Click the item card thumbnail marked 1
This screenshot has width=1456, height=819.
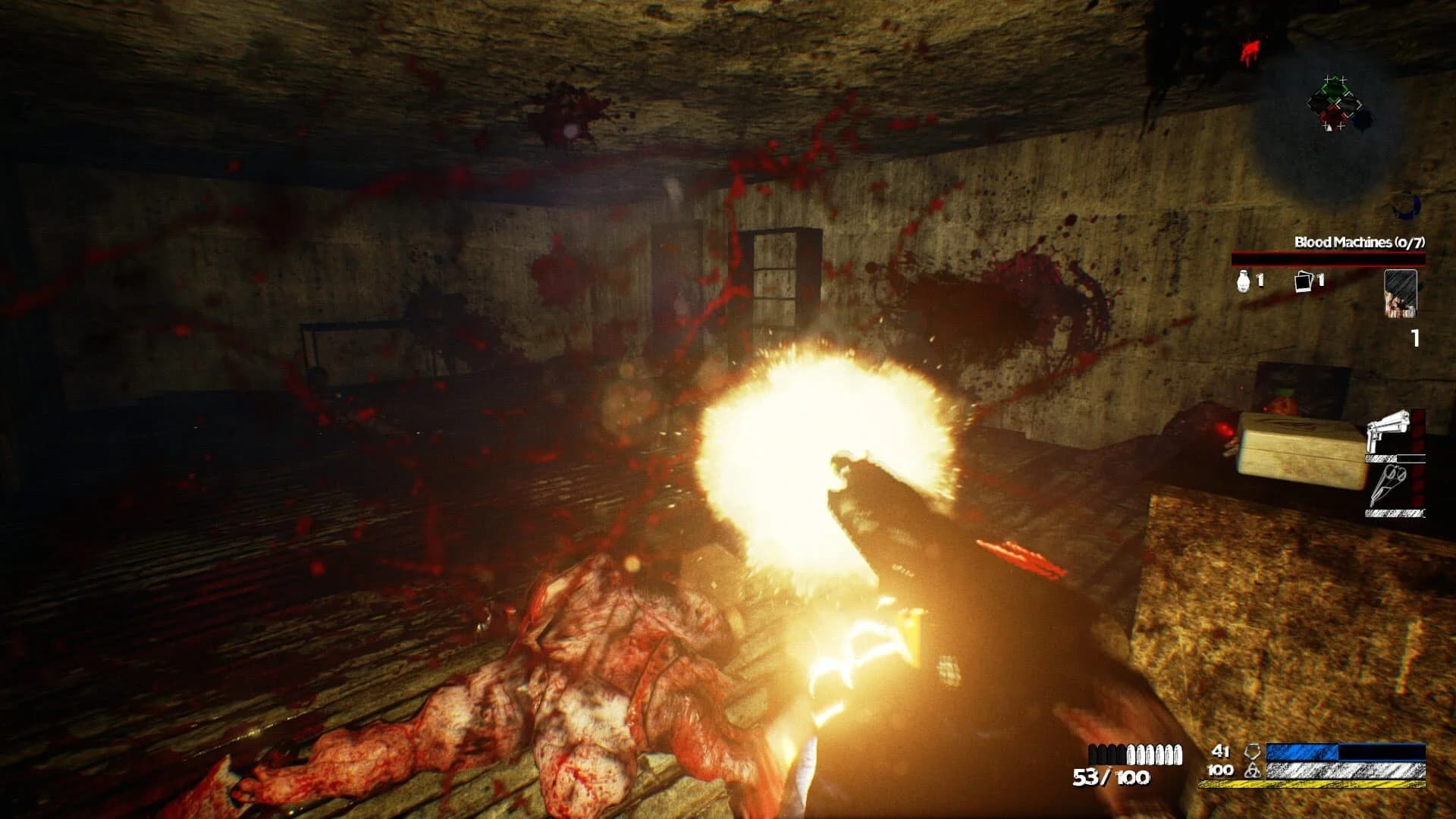click(x=1401, y=294)
